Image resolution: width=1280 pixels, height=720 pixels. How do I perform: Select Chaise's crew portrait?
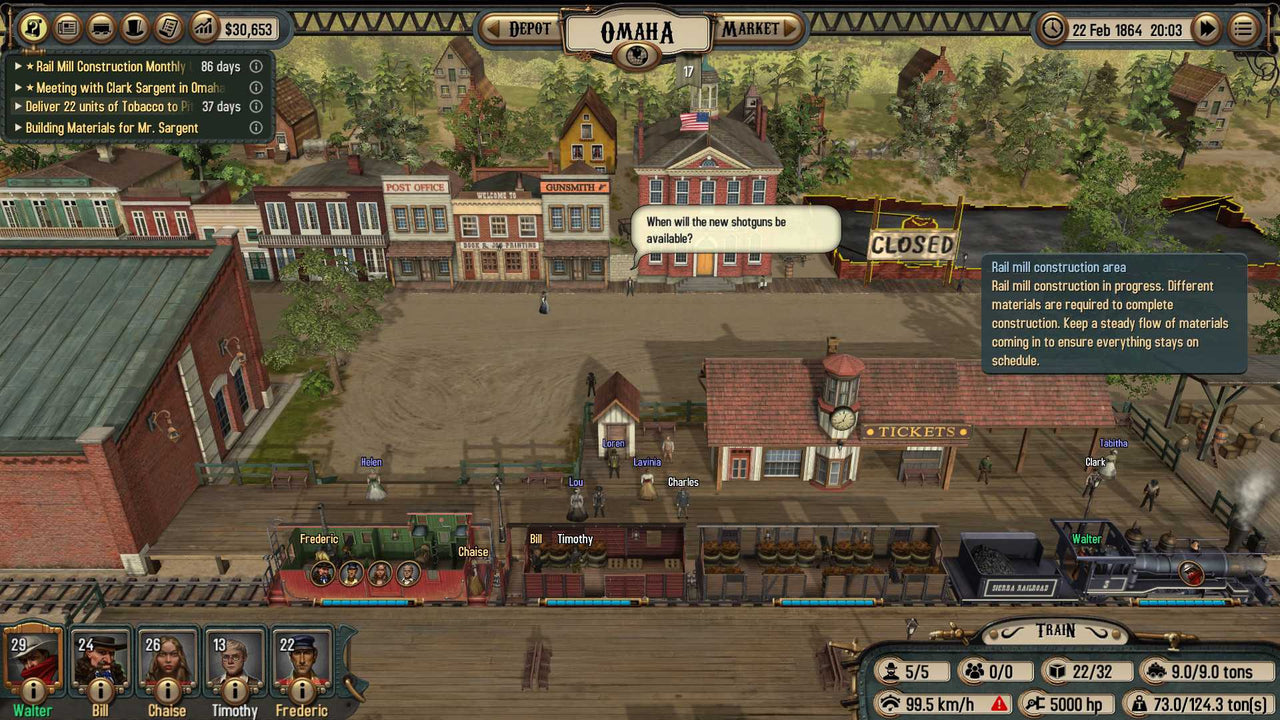[x=167, y=662]
